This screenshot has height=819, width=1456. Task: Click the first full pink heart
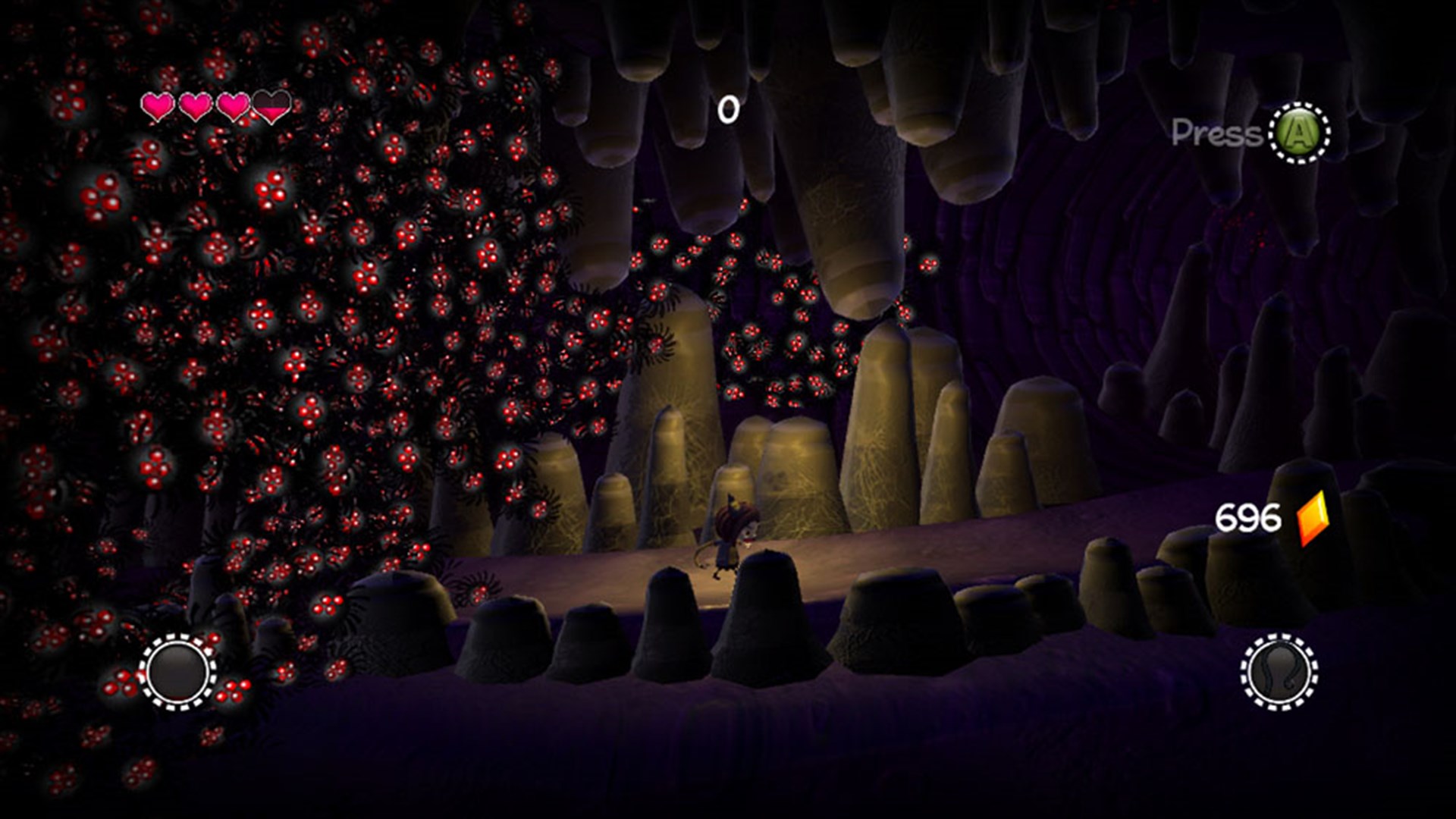158,108
